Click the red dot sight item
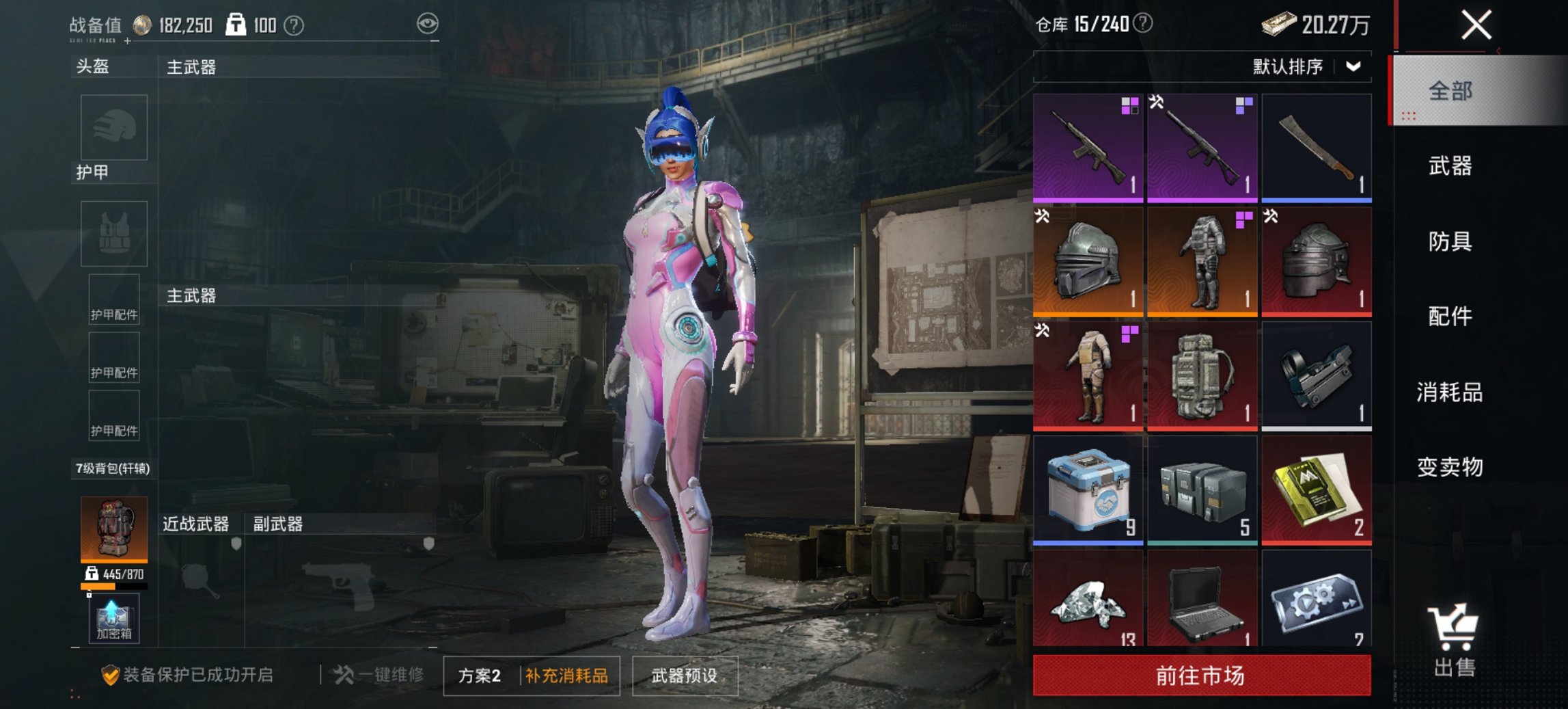1568x709 pixels. [1316, 375]
